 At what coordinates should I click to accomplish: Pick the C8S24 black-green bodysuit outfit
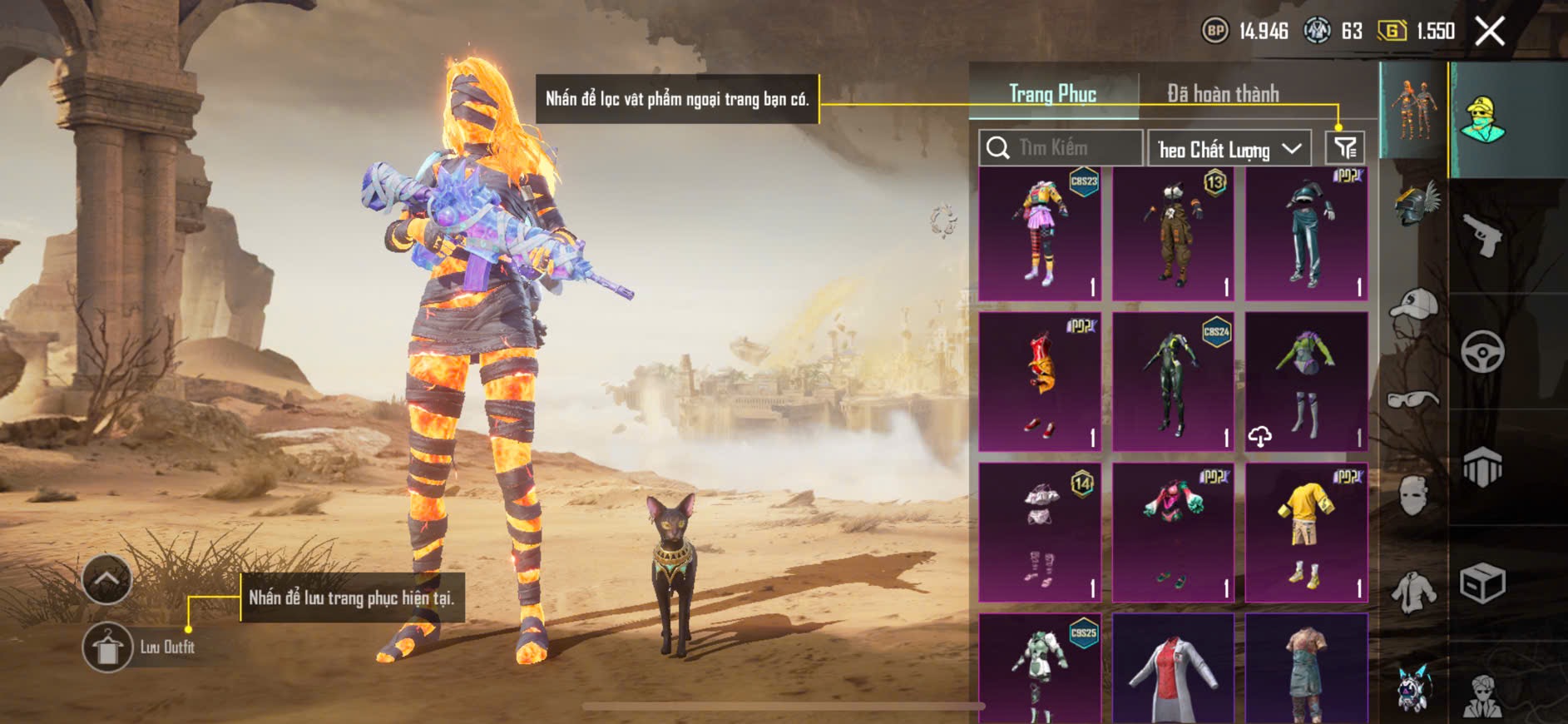1173,383
